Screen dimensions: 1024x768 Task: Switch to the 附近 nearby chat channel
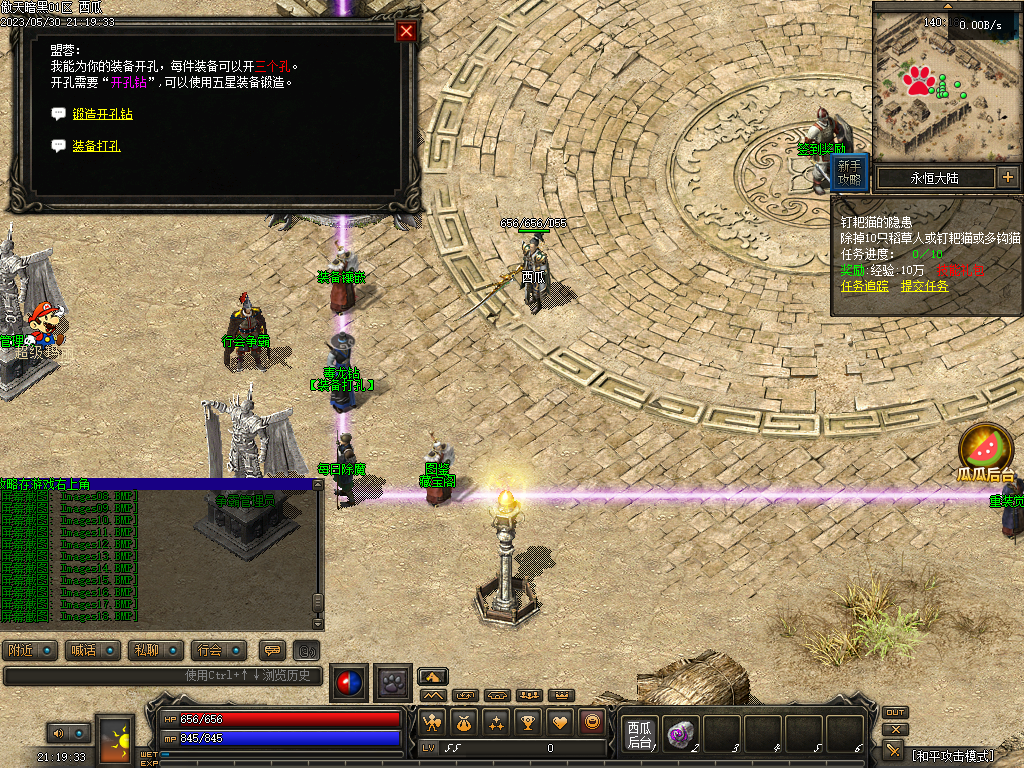(x=31, y=650)
